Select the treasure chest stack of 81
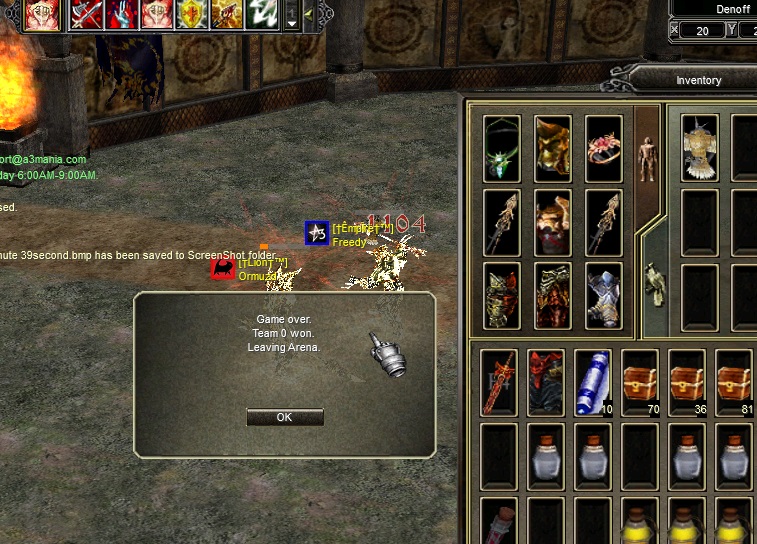757x544 pixels. tap(734, 382)
